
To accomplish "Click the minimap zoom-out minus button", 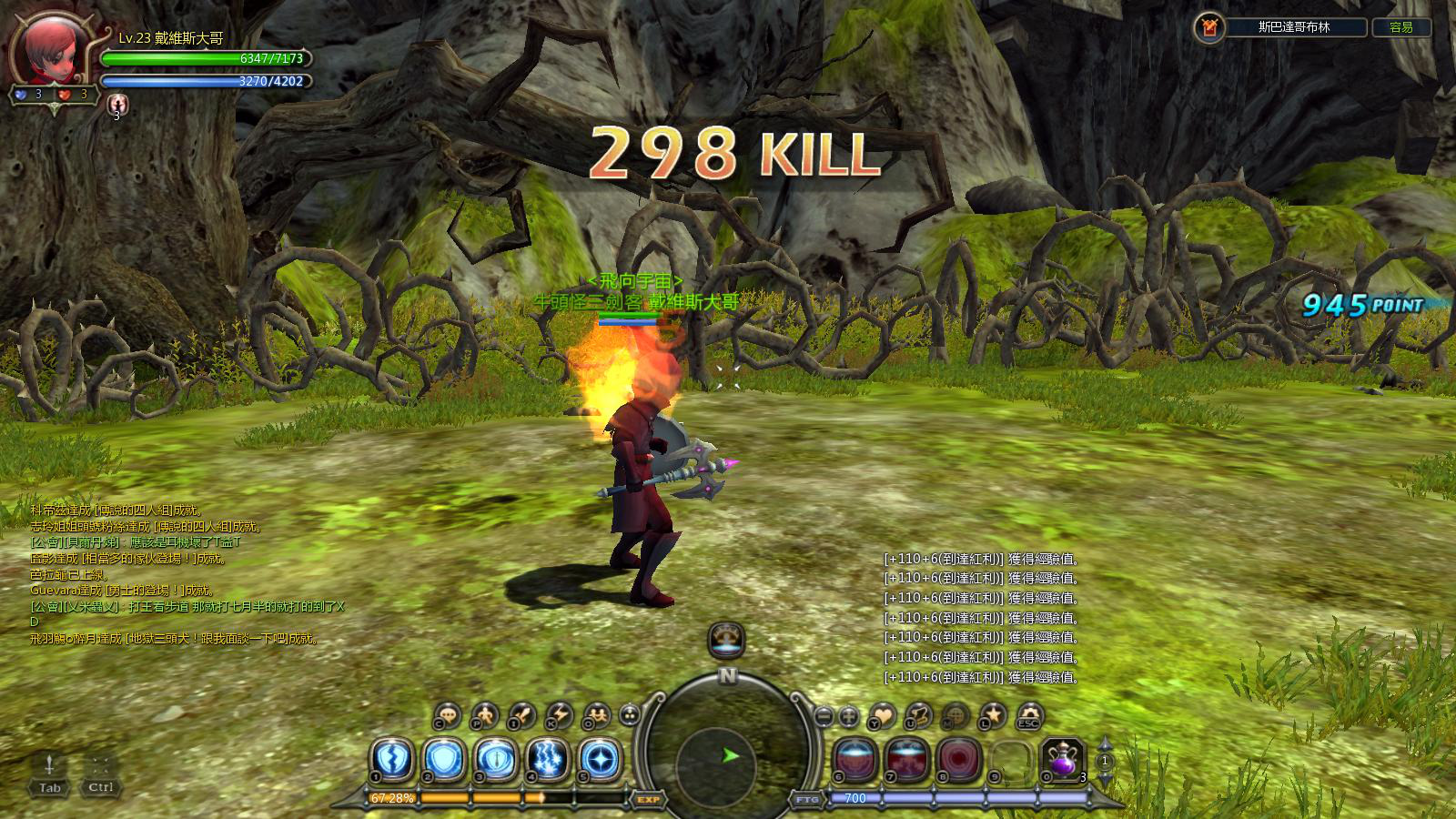I will click(x=824, y=716).
